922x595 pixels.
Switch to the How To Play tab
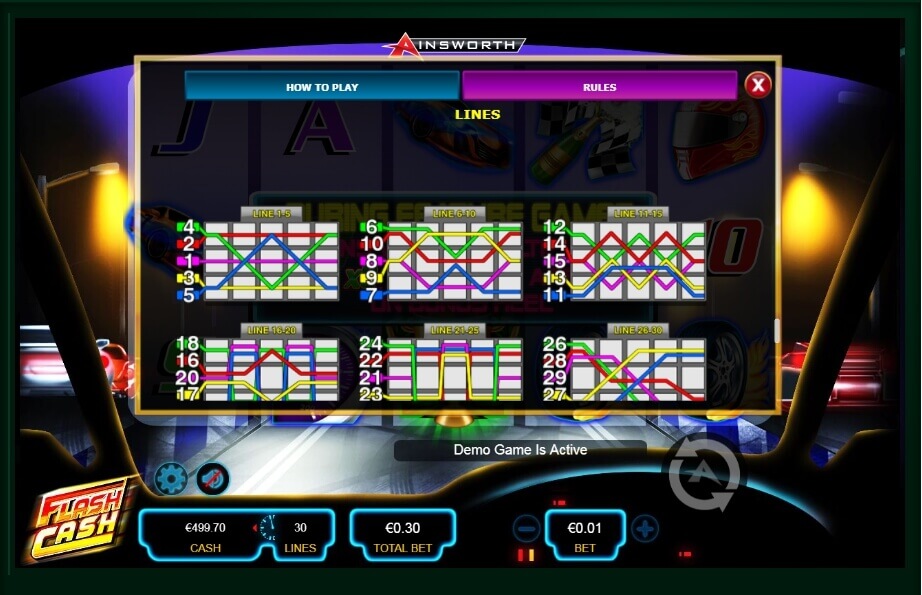322,87
